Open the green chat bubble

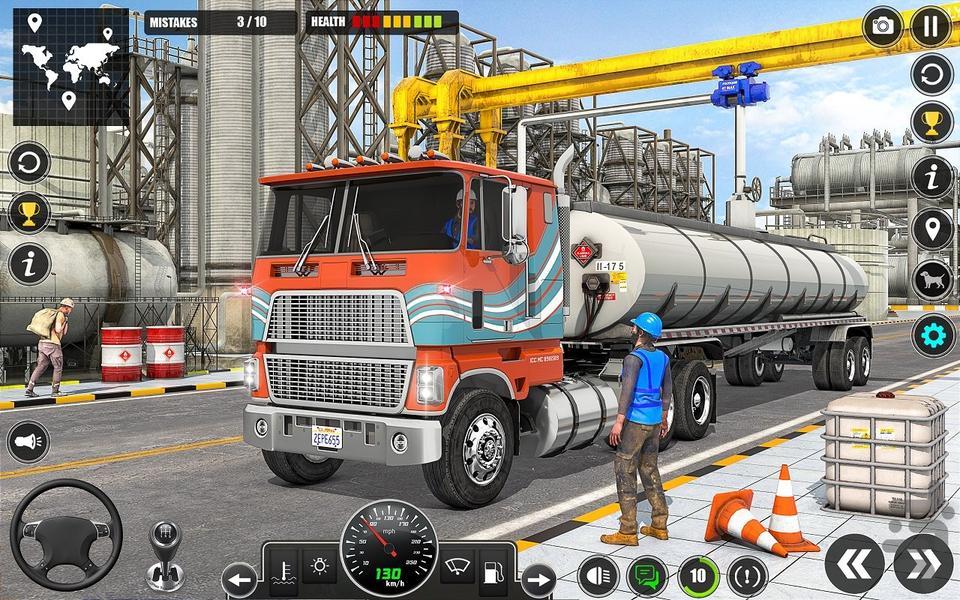coord(648,575)
